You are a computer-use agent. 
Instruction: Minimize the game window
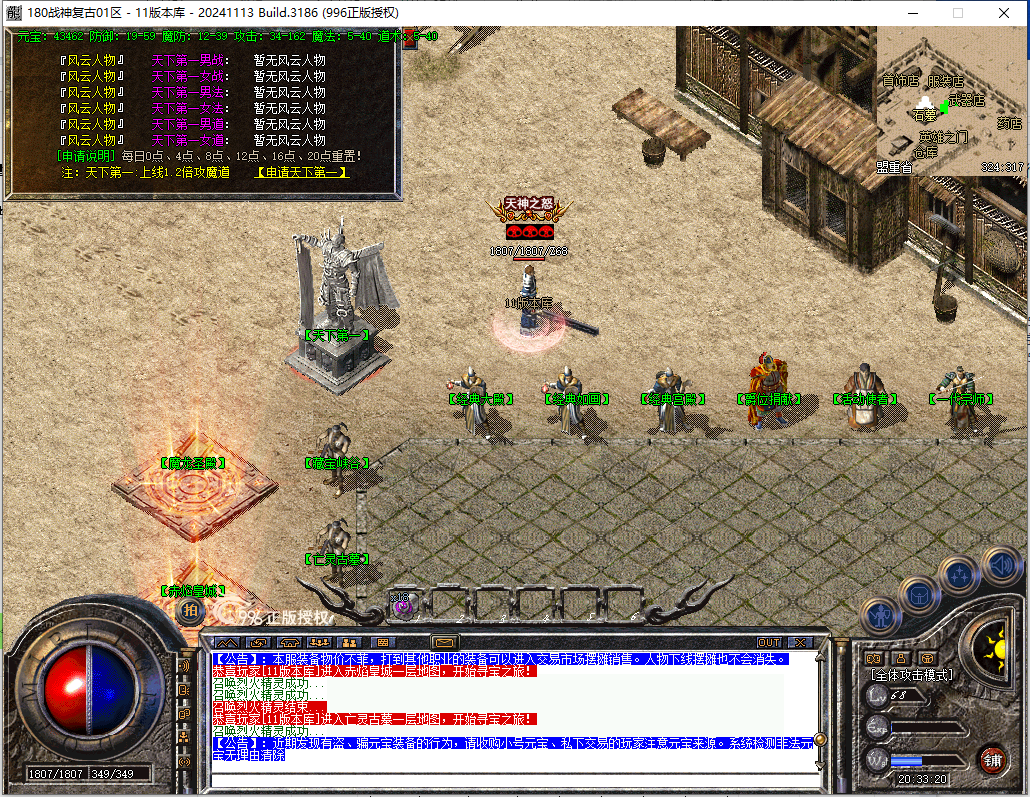click(x=912, y=13)
